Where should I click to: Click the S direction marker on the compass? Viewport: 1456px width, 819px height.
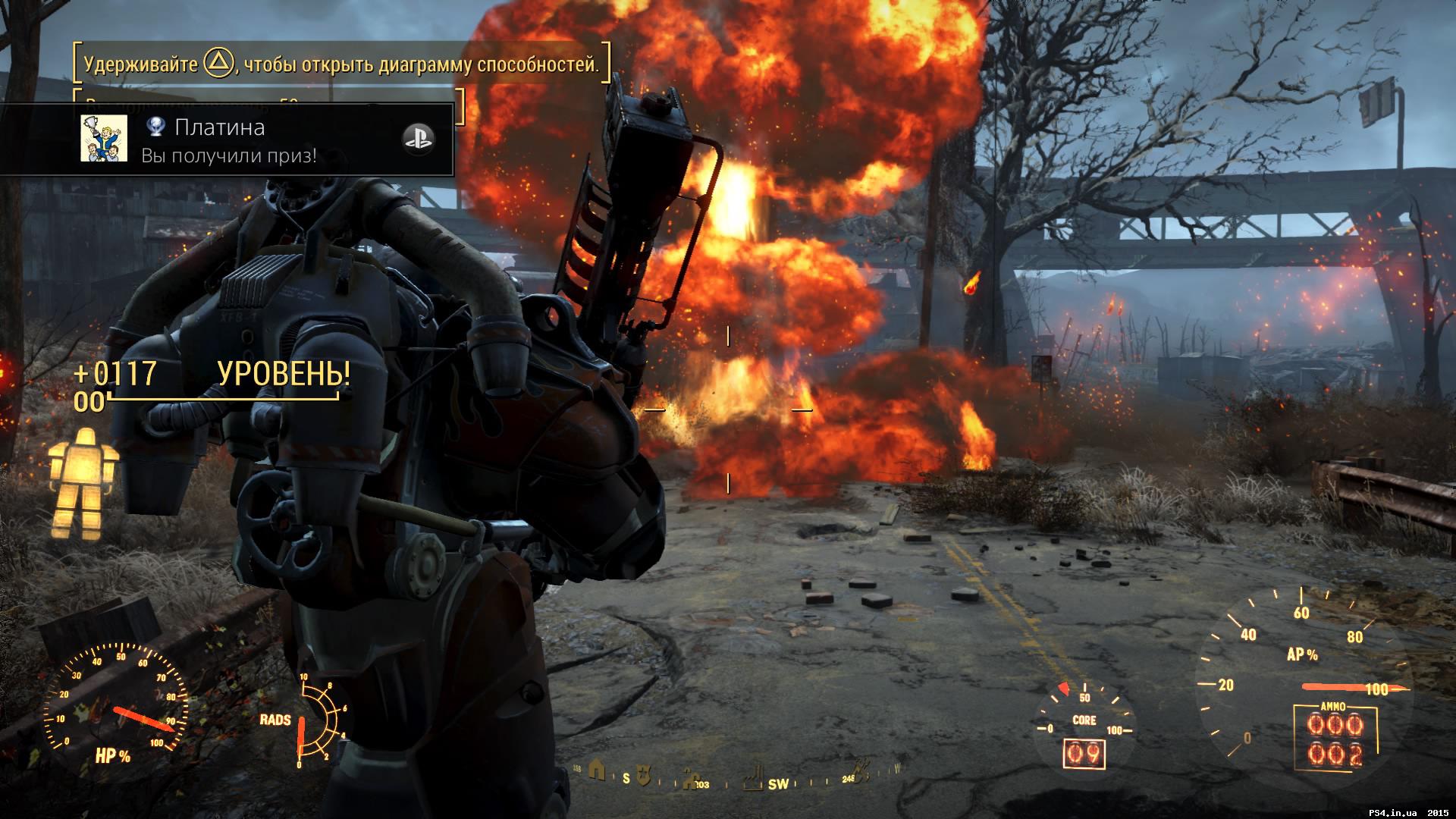click(626, 780)
